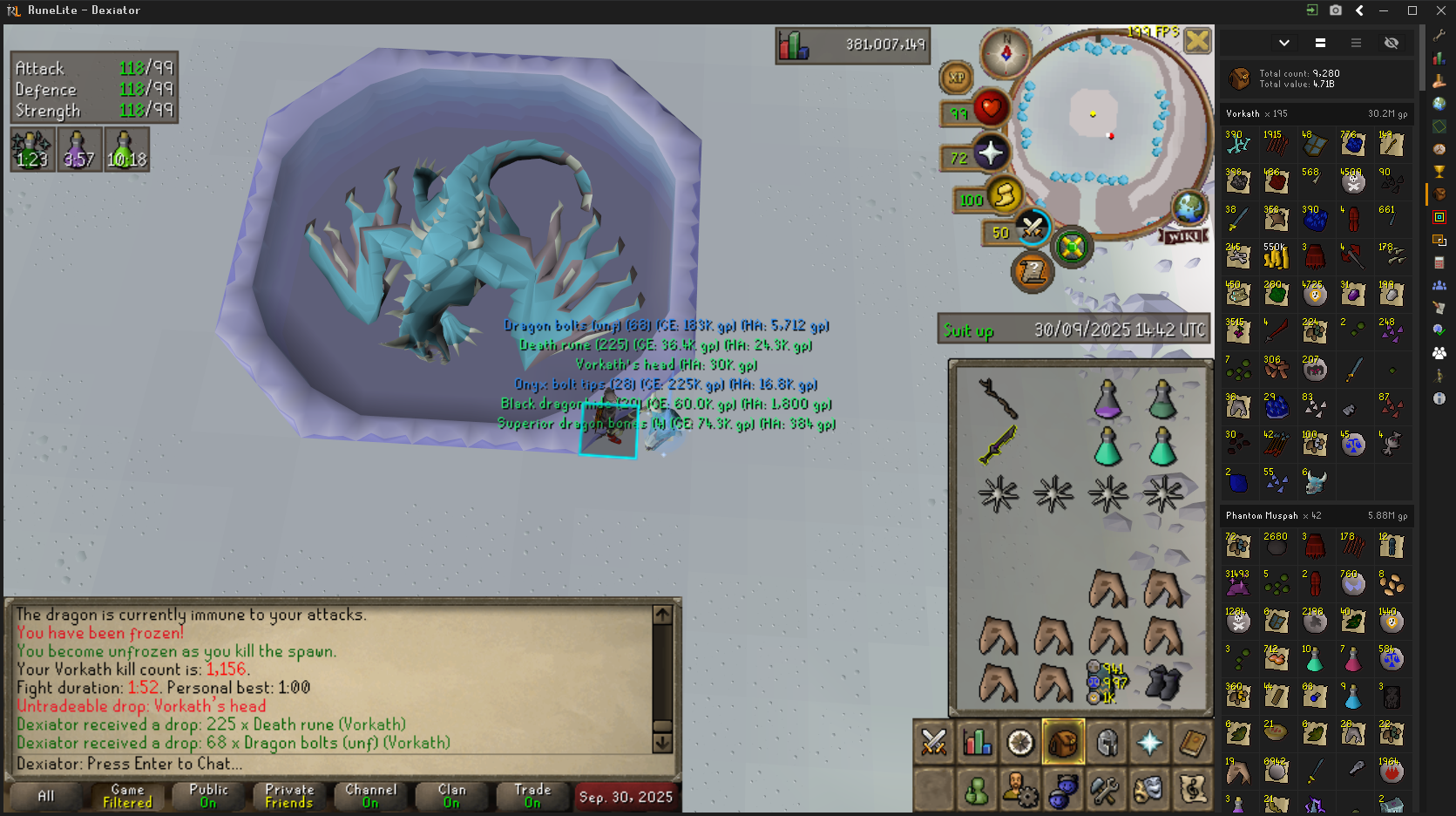Switch to the Prayer tab
This screenshot has width=1456, height=816.
[1149, 743]
